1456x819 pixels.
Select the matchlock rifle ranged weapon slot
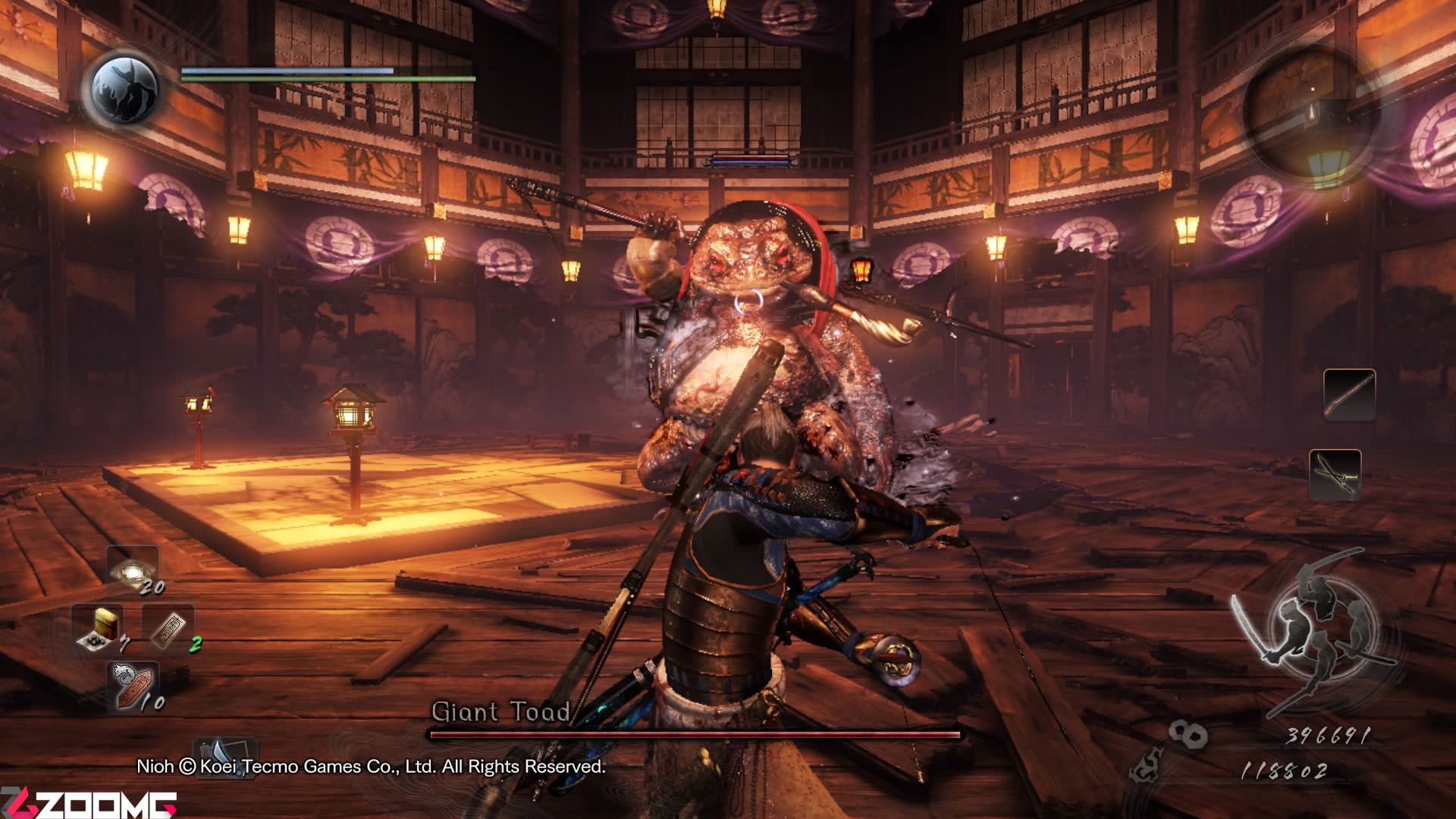pyautogui.click(x=1348, y=394)
